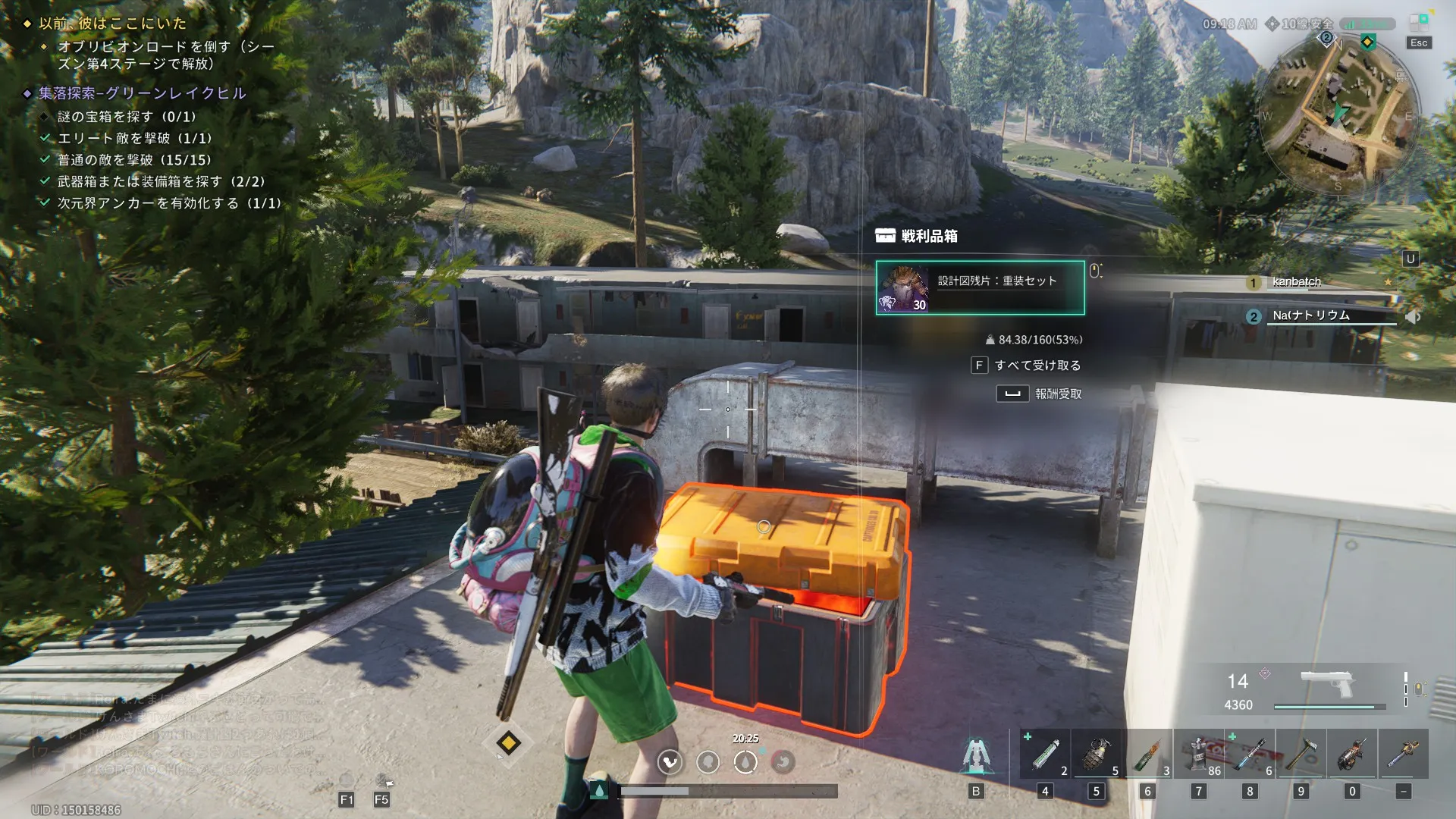Viewport: 1456px width, 819px height.
Task: Select the blue injector hotbar slot
Action: point(1250,755)
